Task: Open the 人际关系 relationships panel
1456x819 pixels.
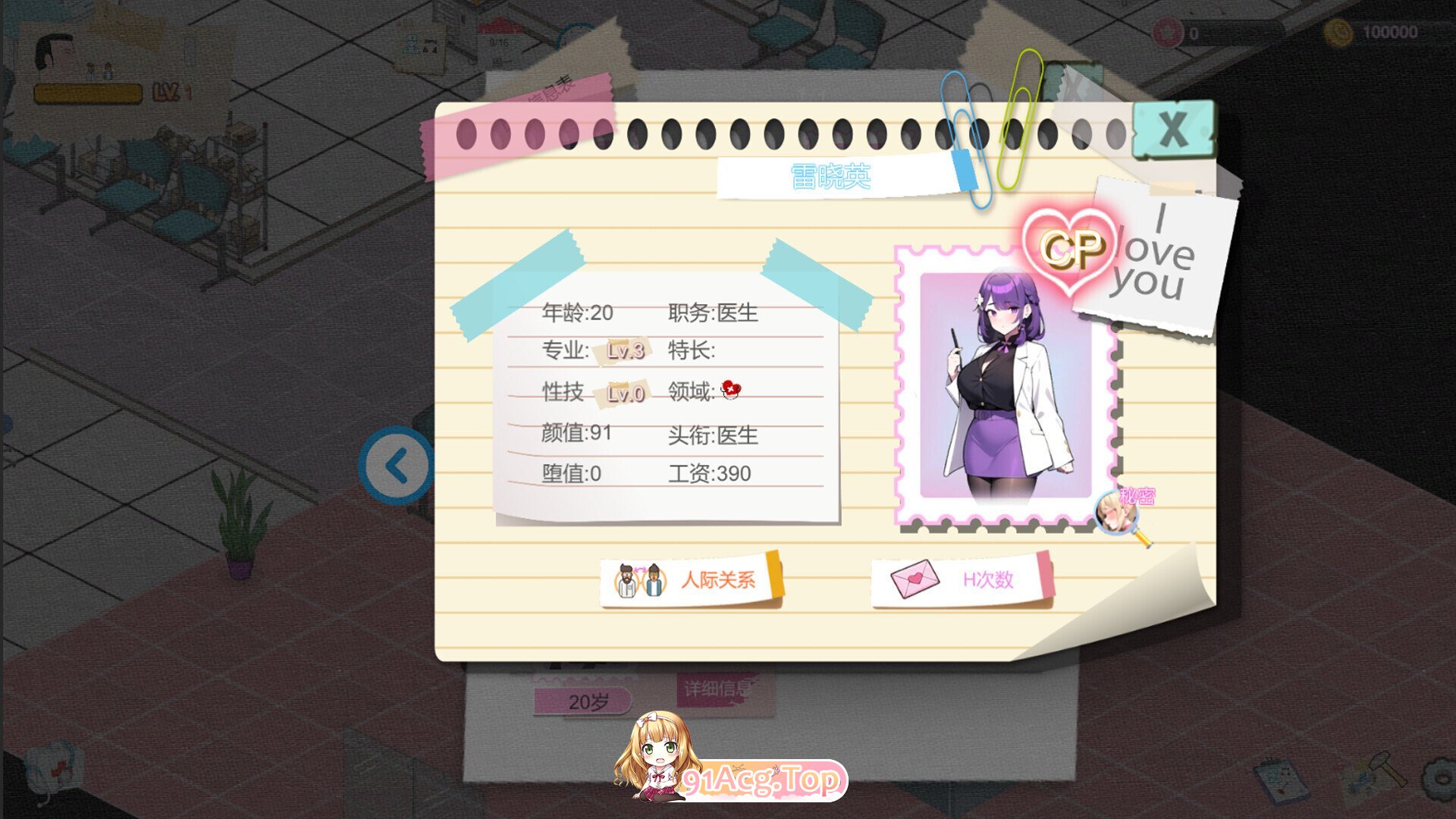Action: pyautogui.click(x=692, y=578)
